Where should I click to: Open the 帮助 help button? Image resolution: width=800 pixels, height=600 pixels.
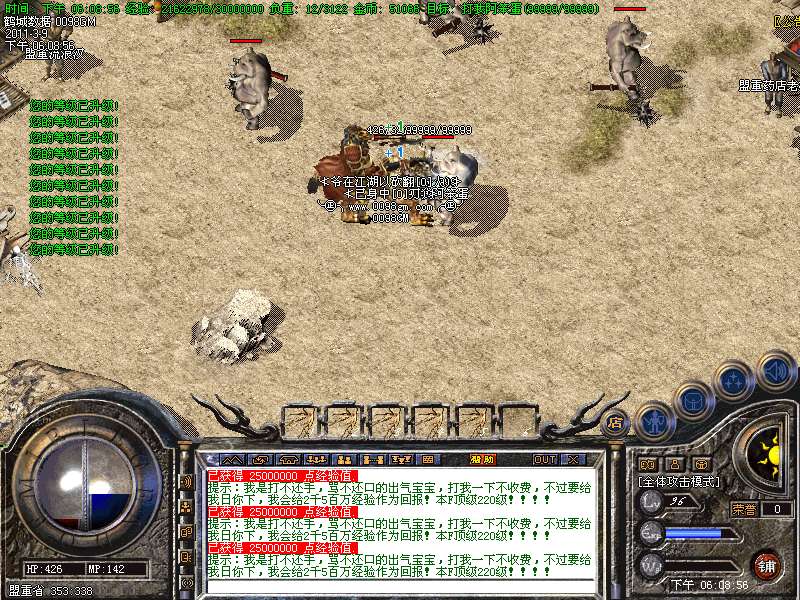click(x=483, y=459)
